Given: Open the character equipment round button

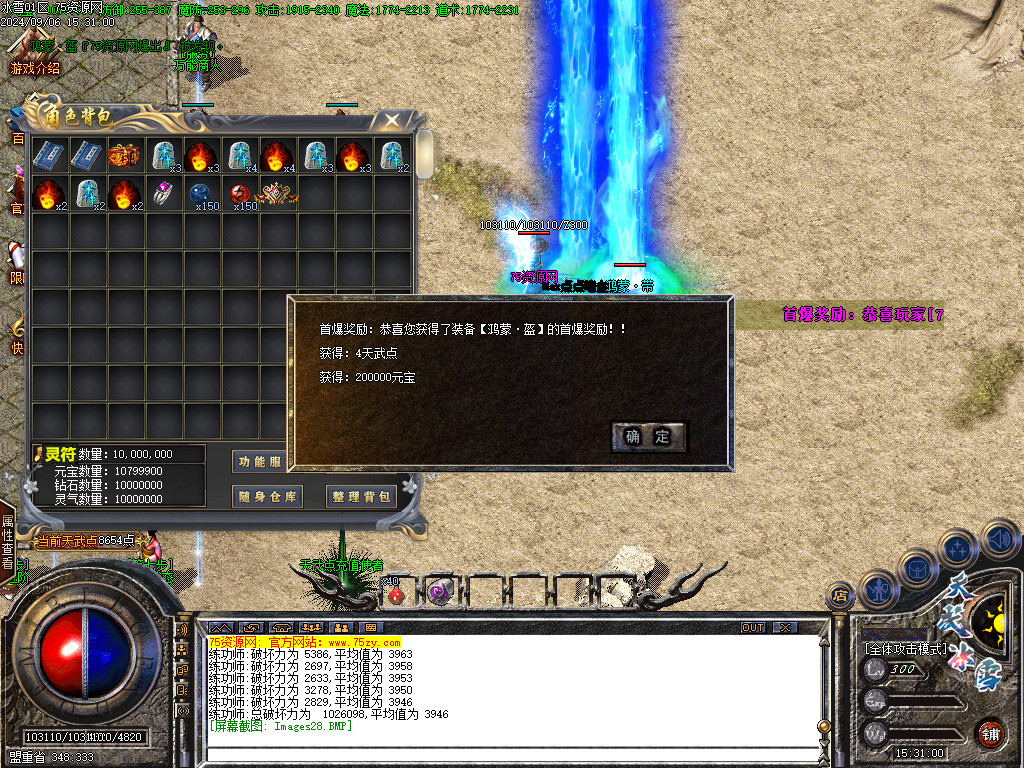Looking at the screenshot, I should [876, 589].
